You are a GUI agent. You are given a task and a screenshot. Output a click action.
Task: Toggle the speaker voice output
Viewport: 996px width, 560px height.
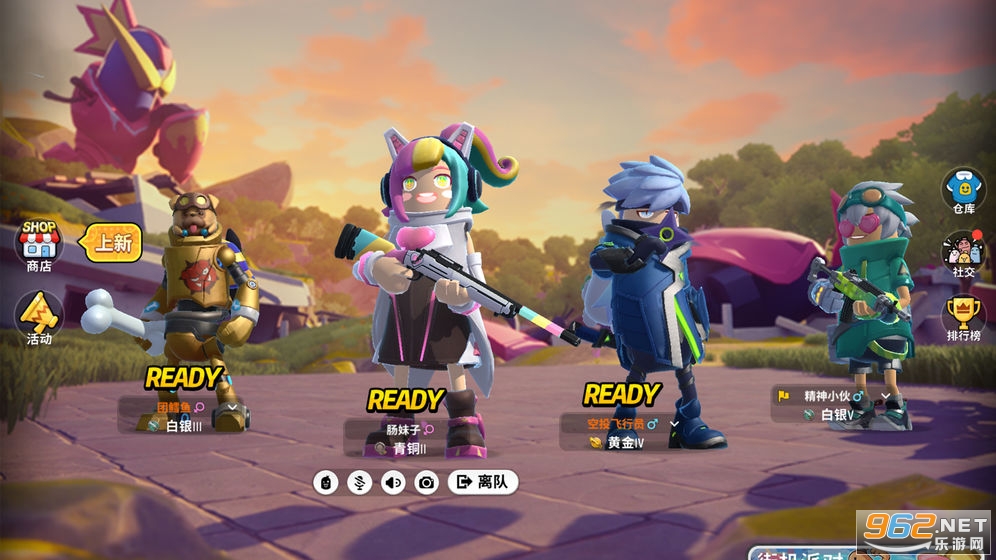pos(393,482)
